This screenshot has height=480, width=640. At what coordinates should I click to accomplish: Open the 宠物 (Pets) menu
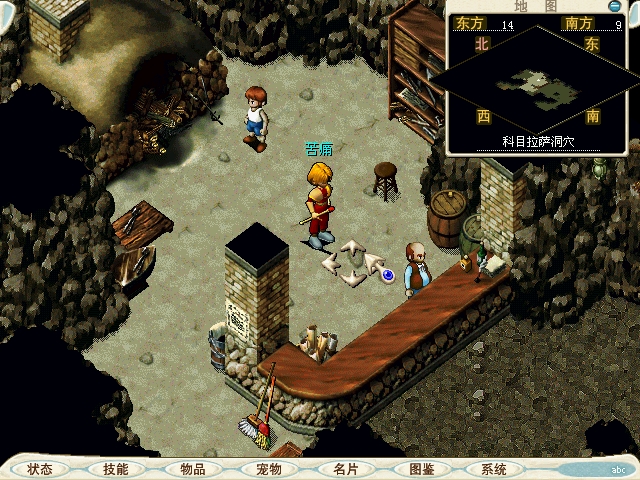point(268,469)
